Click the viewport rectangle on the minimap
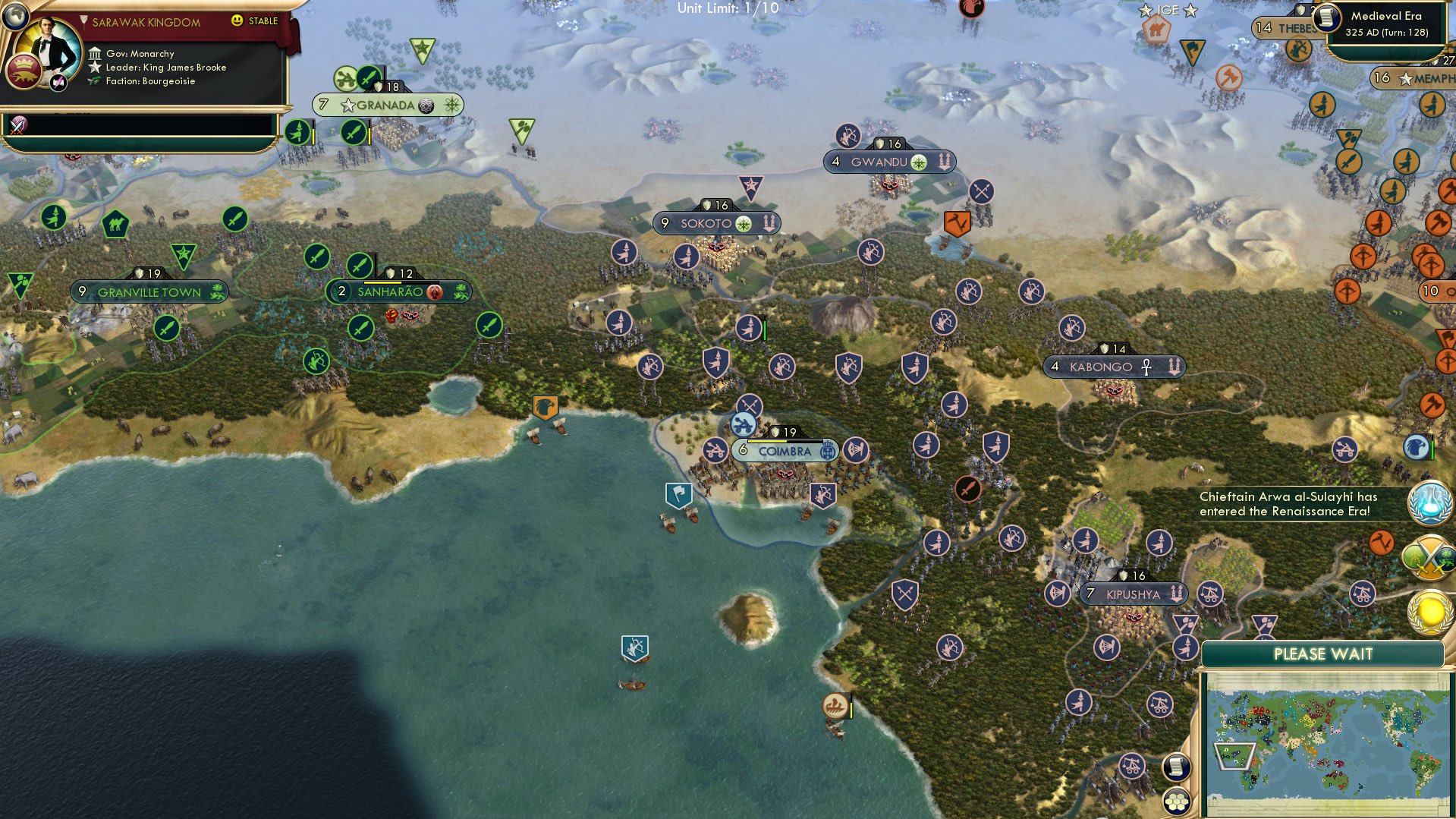This screenshot has width=1456, height=819. point(1234,757)
